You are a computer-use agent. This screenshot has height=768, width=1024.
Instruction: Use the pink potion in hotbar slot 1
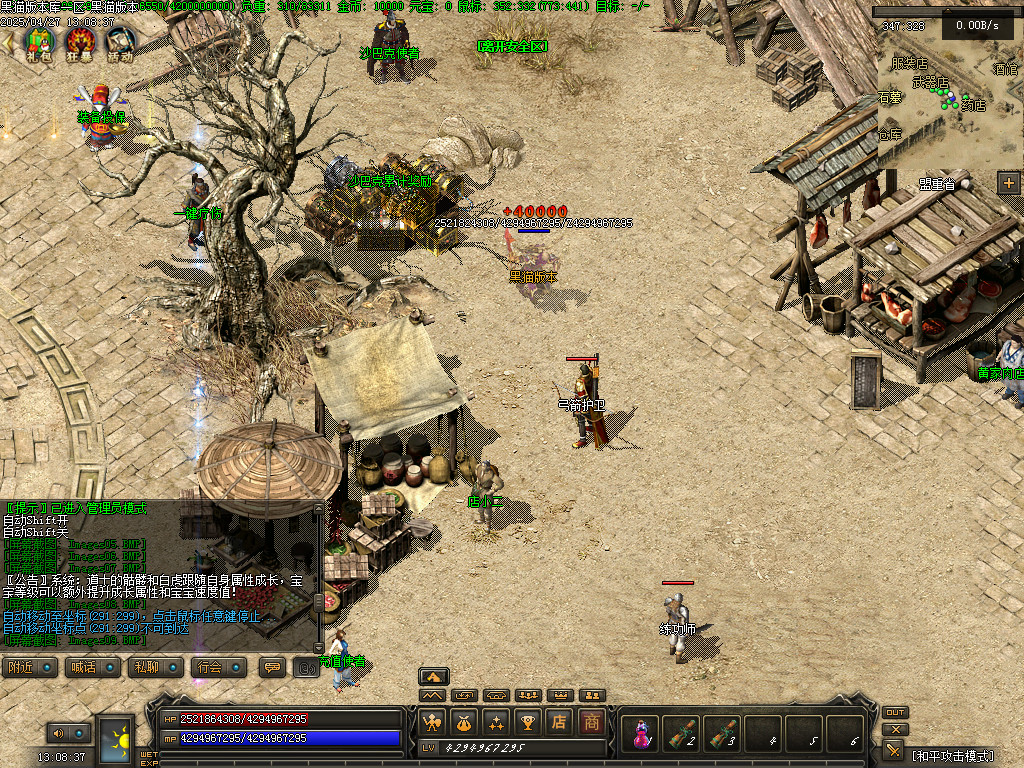(640, 733)
